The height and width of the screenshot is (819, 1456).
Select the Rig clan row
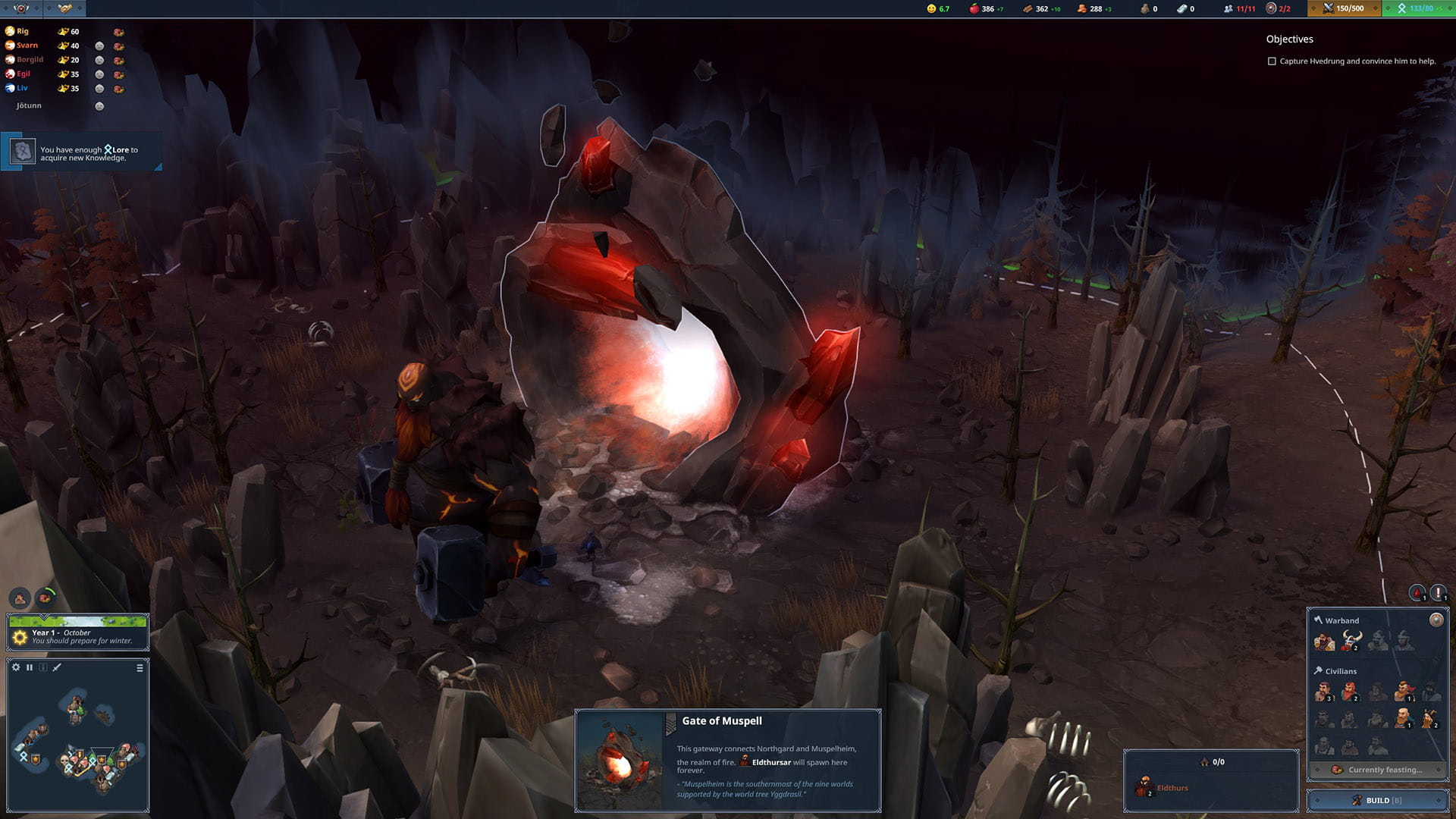pyautogui.click(x=23, y=31)
